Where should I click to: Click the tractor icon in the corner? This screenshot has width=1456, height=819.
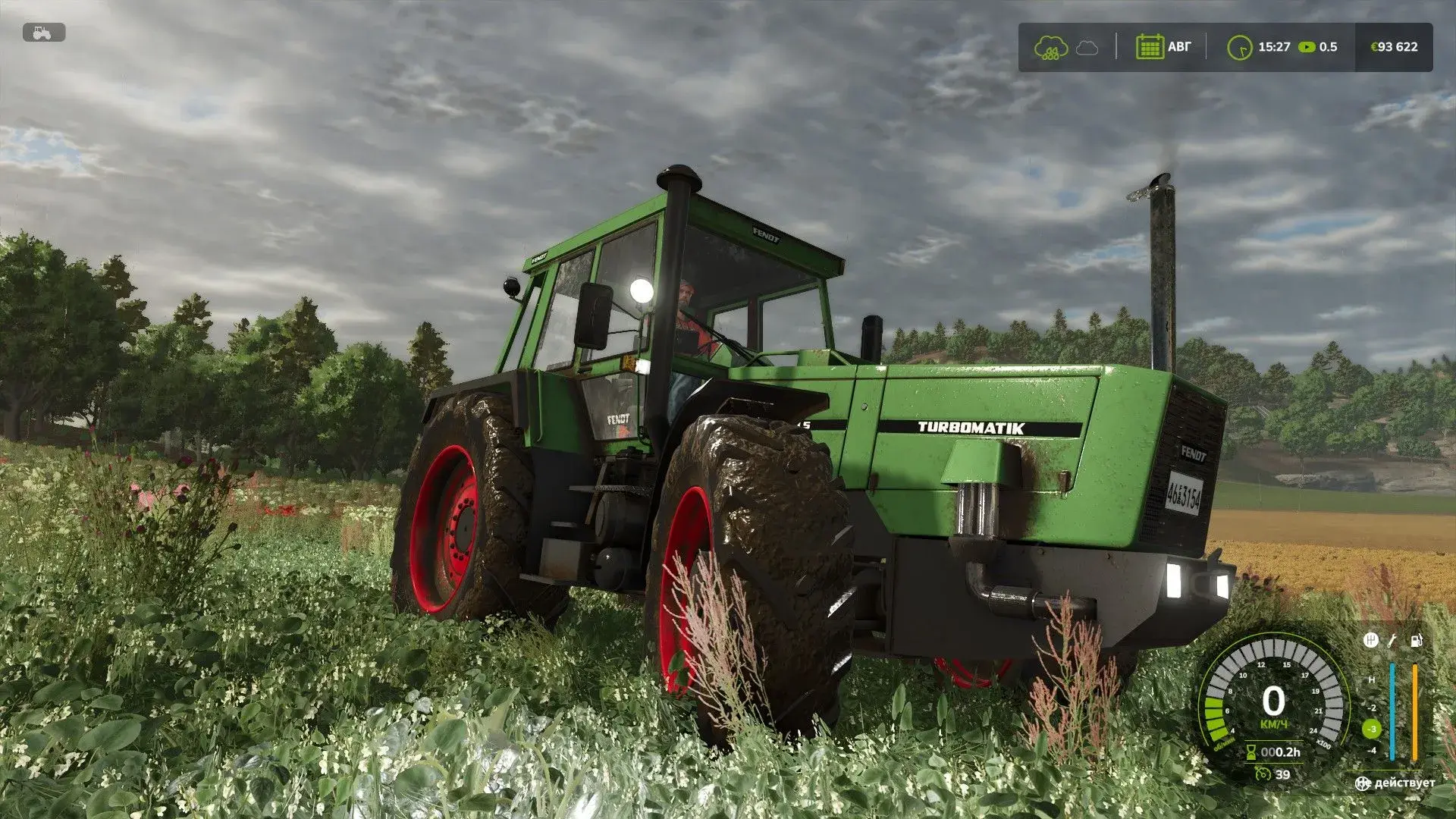coord(44,33)
